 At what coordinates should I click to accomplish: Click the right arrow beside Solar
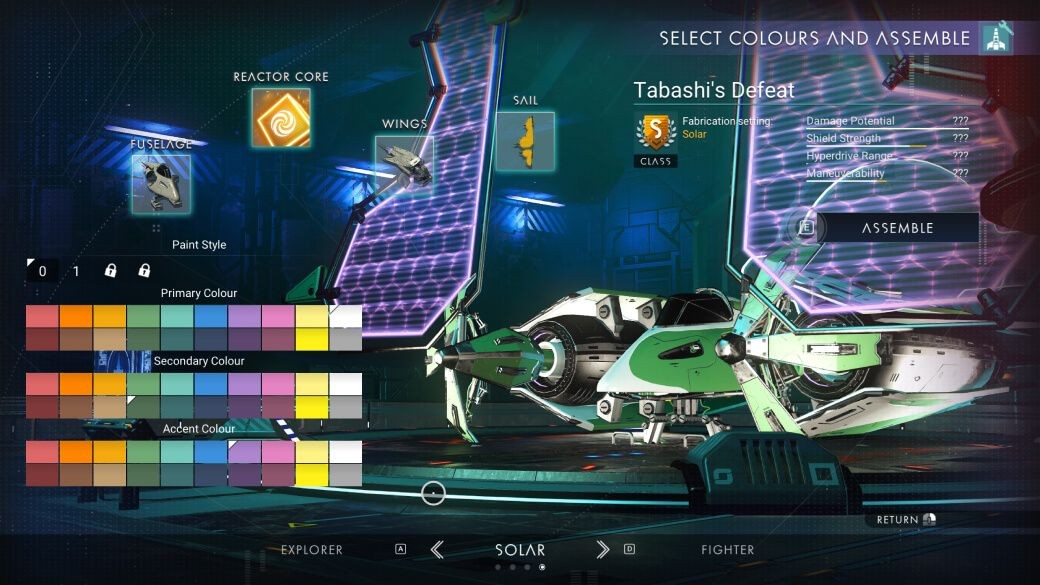602,549
